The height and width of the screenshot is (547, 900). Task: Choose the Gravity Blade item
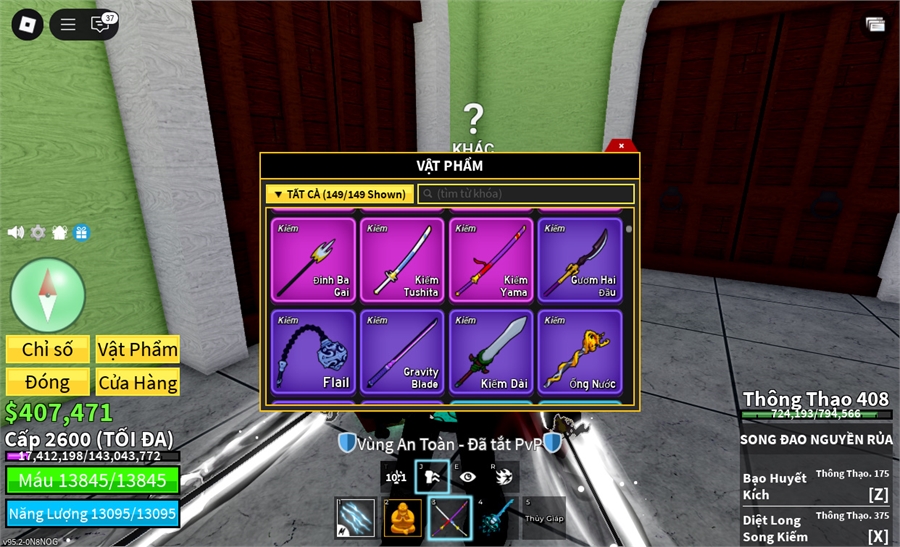point(402,352)
